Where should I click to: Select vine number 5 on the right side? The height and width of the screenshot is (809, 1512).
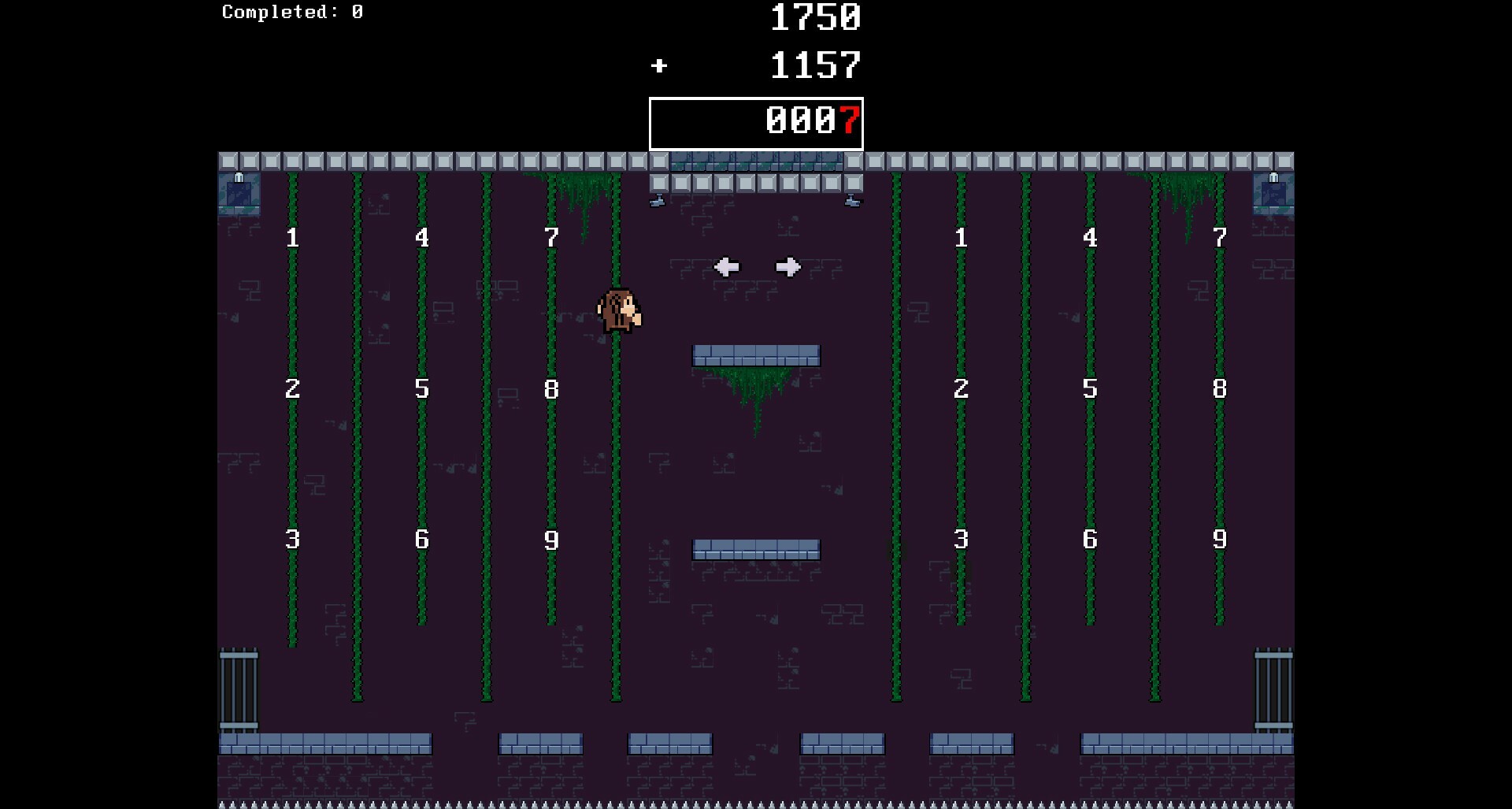[1090, 388]
